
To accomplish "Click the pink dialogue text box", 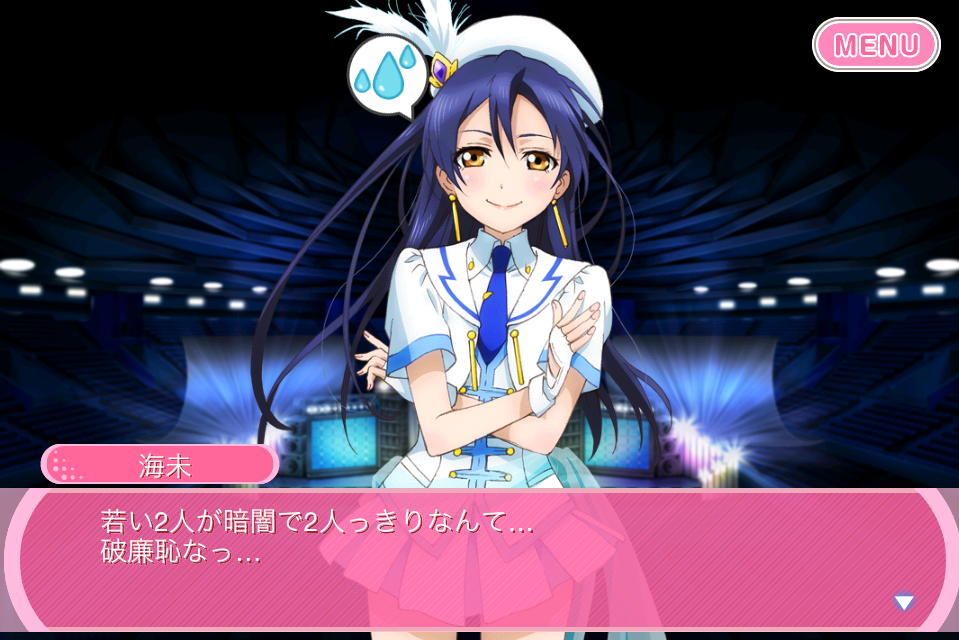I will [478, 560].
